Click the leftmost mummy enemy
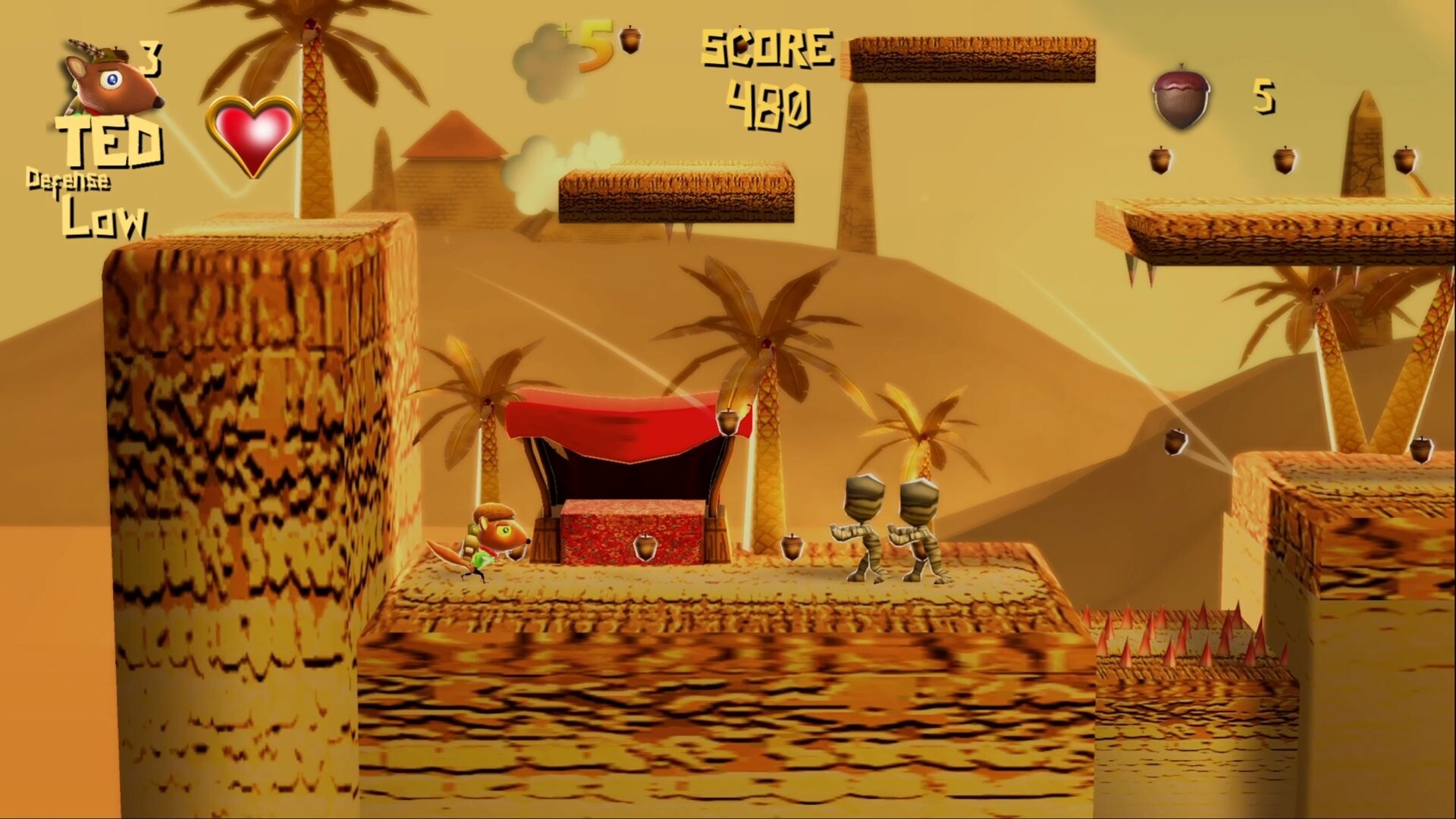1456x819 pixels. point(861,523)
